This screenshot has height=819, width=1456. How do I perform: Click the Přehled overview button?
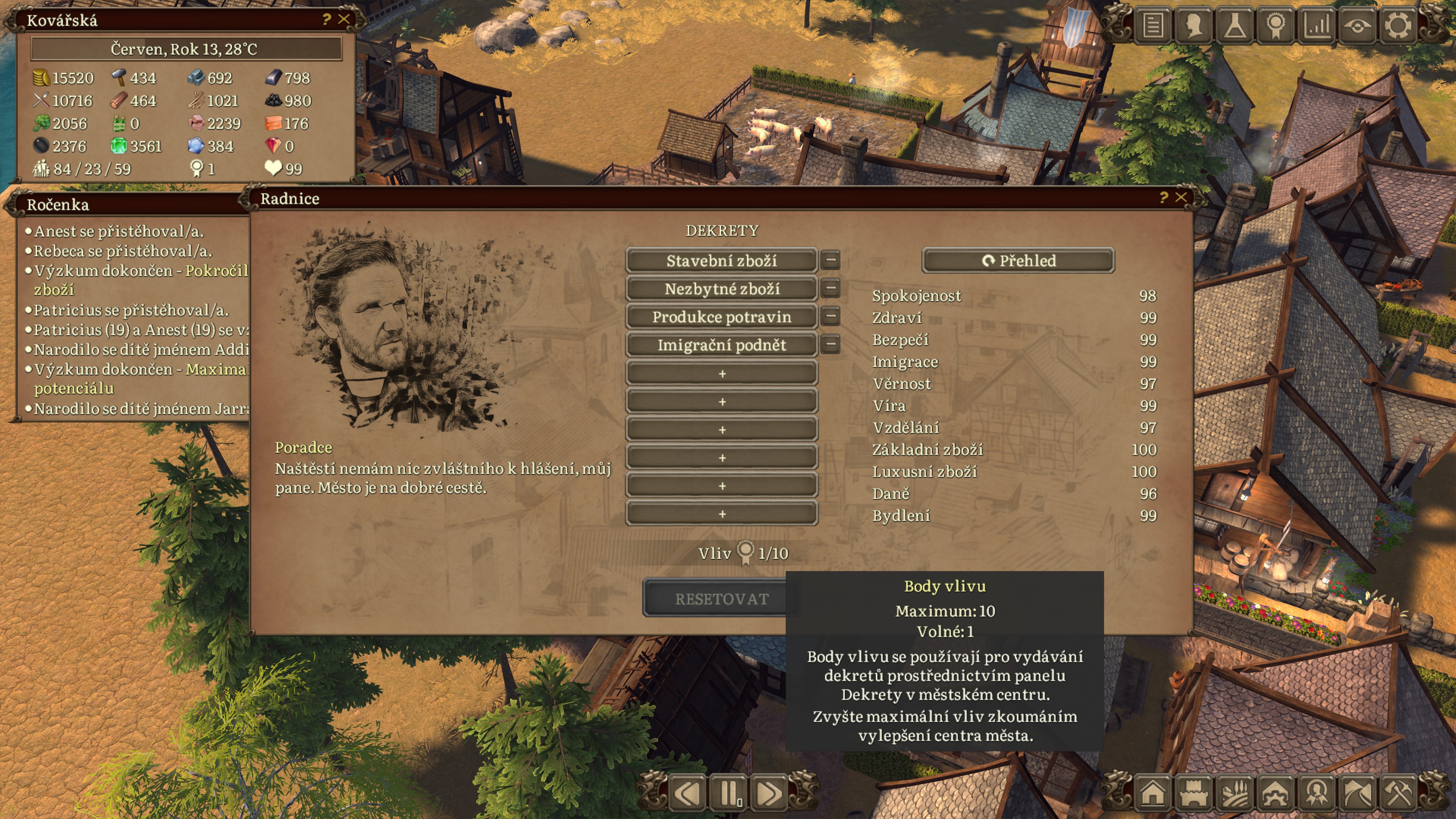tap(1018, 260)
